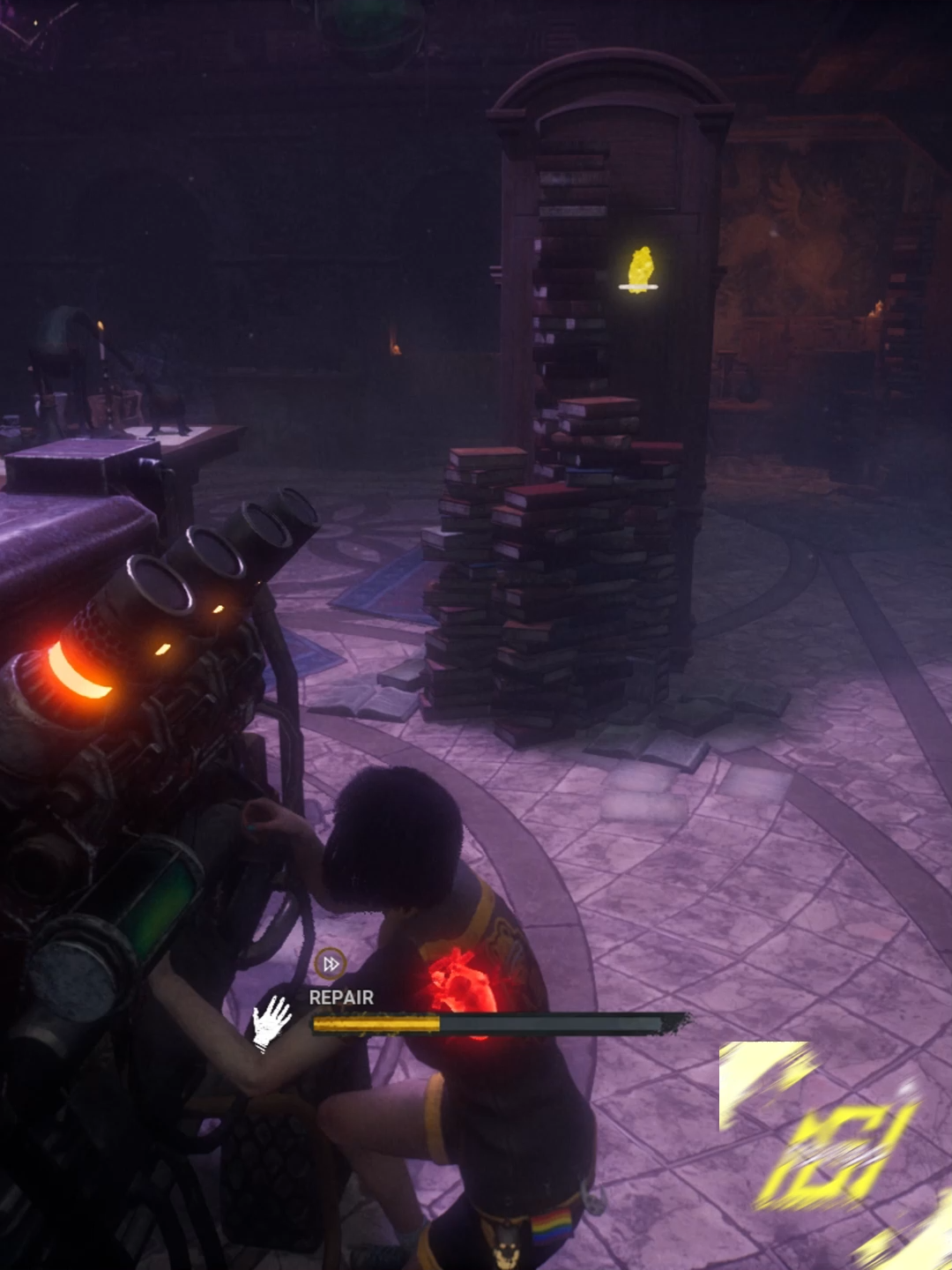
Task: Click the white hand repair action icon
Action: coord(272,1021)
